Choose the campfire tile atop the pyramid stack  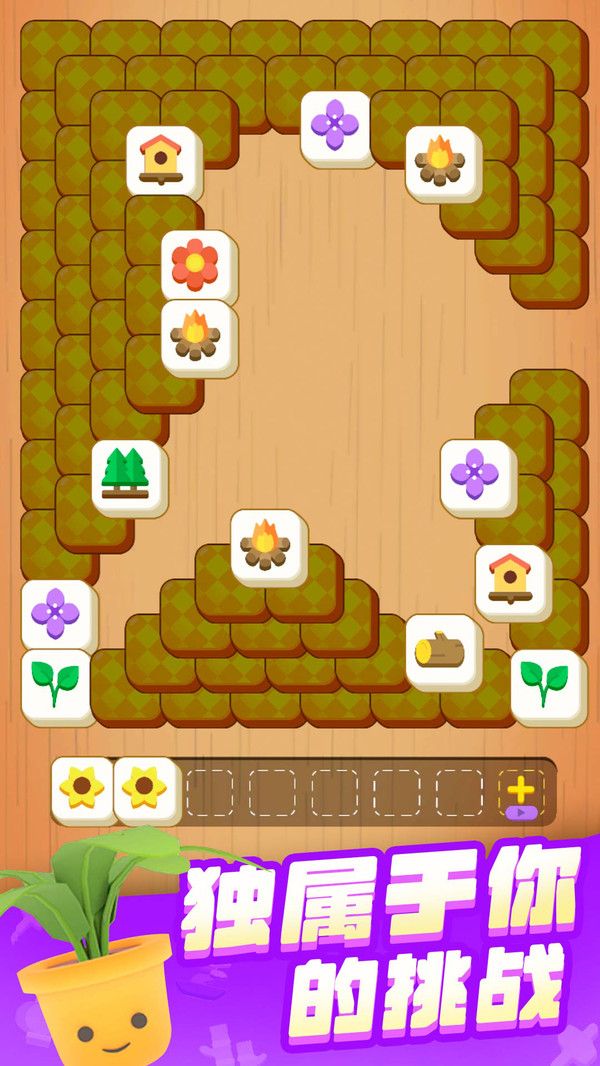point(269,546)
